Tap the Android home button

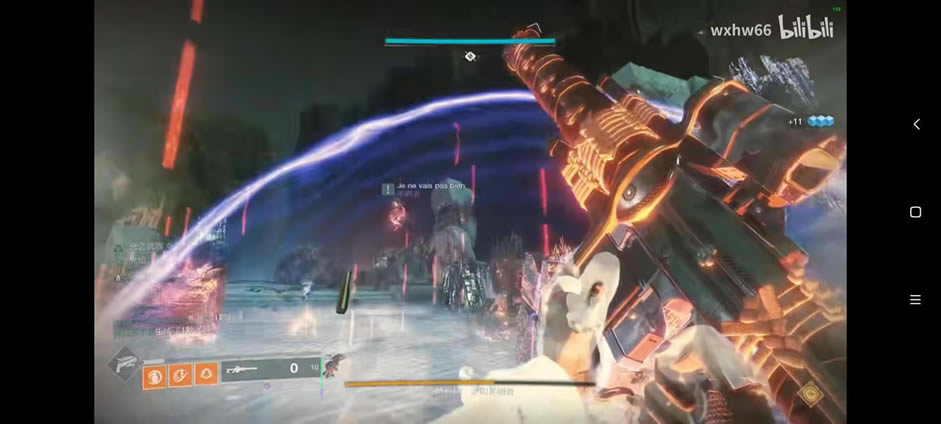click(915, 212)
